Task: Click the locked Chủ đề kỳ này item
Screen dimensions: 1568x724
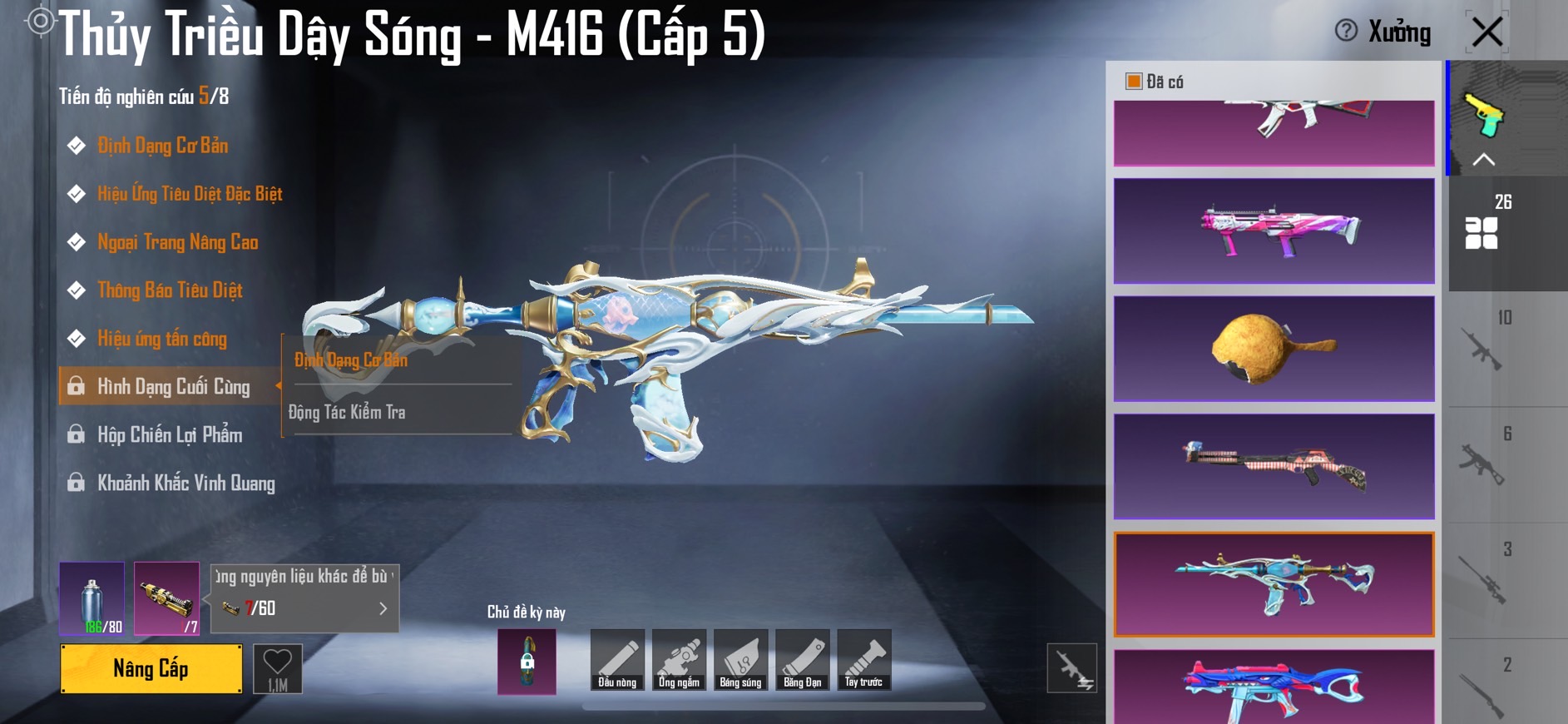Action: [x=527, y=662]
